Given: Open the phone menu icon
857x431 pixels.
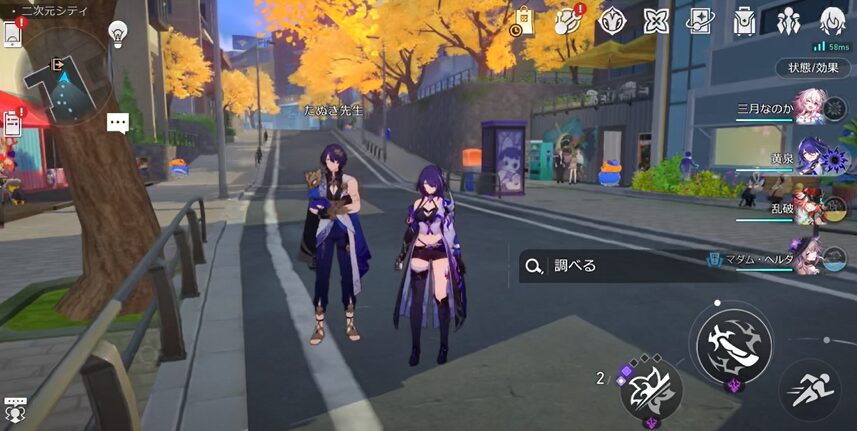Looking at the screenshot, I should click(x=12, y=33).
